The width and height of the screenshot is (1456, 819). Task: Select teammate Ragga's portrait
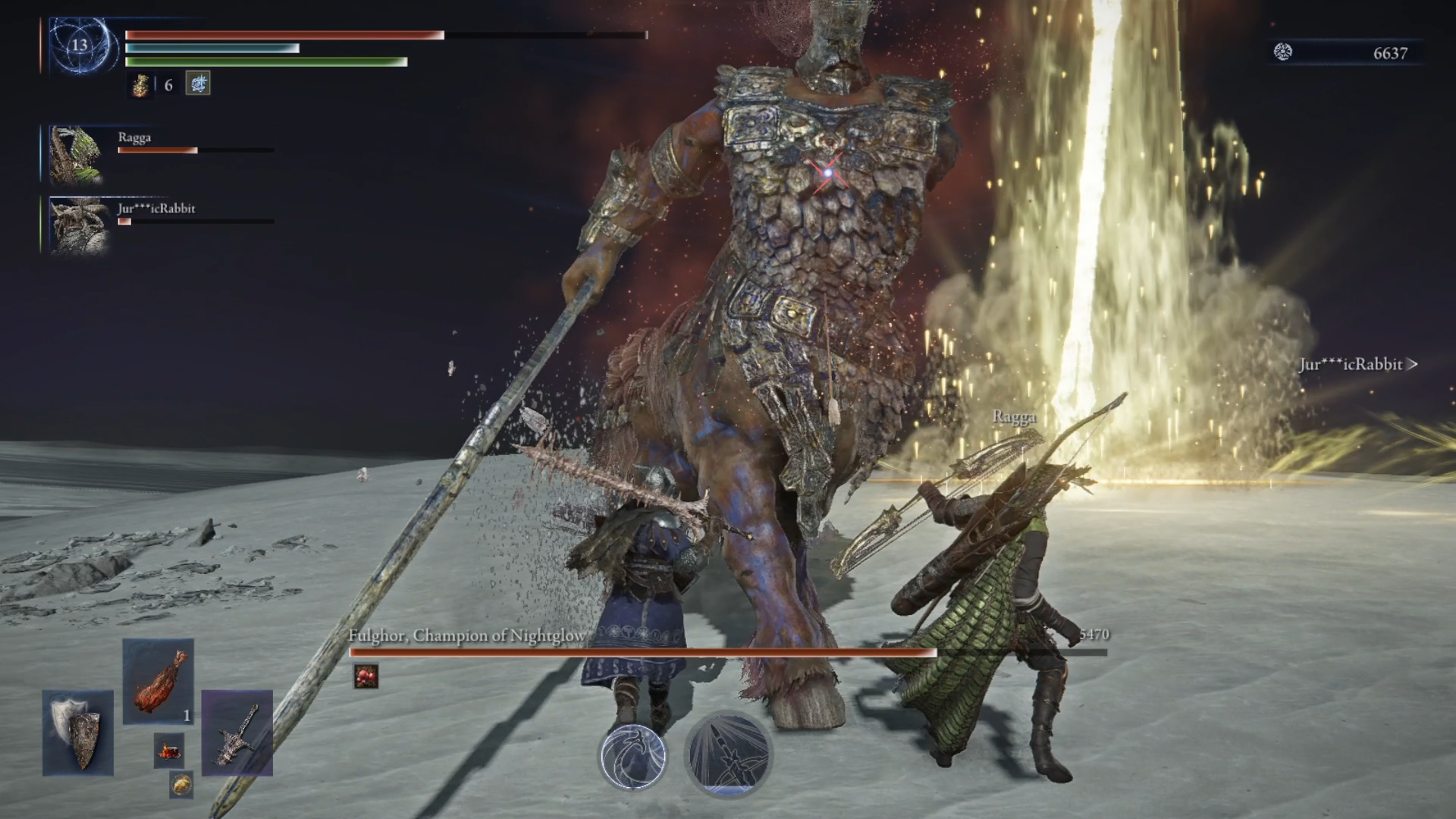(76, 155)
